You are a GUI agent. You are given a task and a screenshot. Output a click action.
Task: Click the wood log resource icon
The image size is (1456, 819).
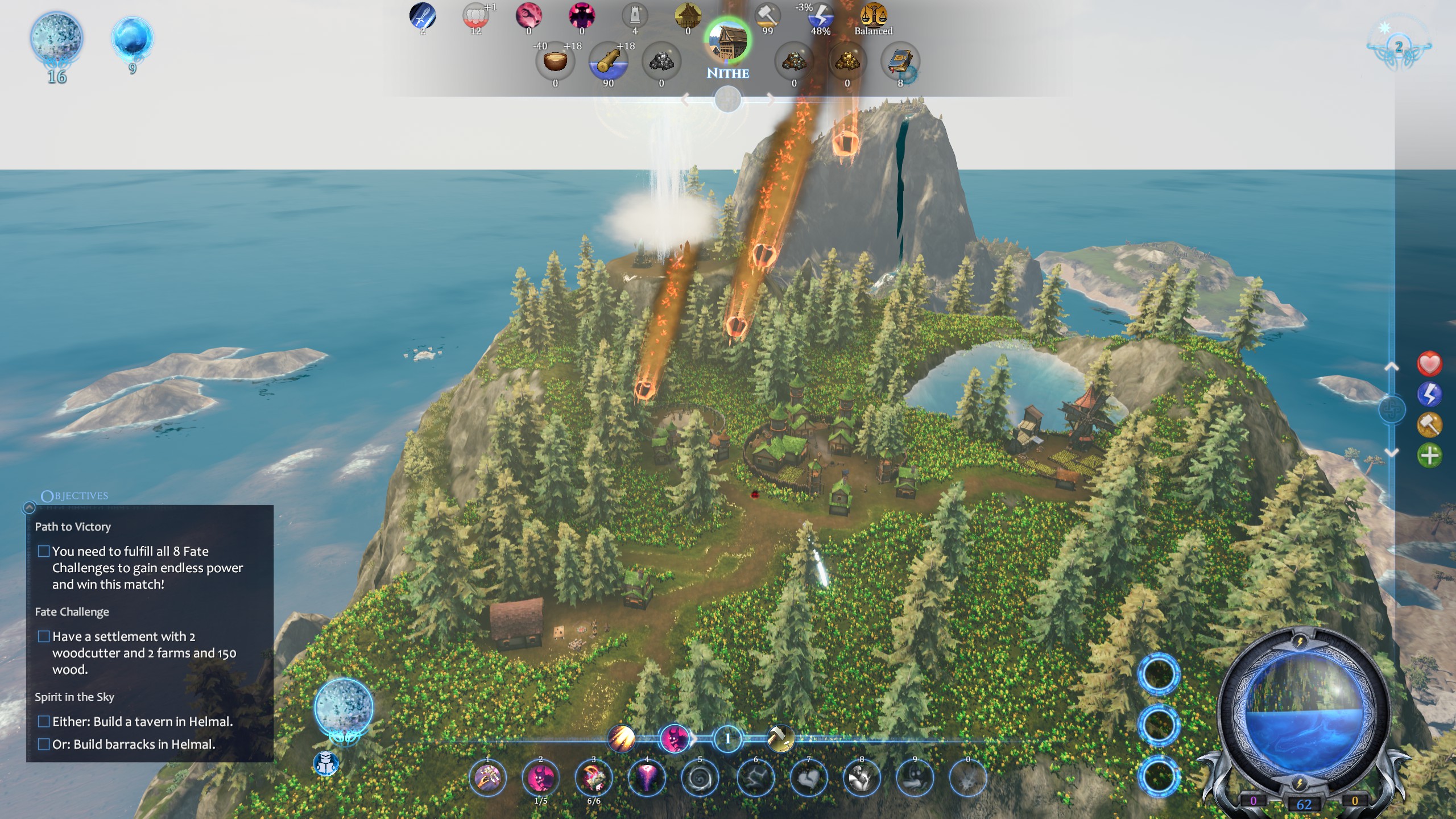608,61
